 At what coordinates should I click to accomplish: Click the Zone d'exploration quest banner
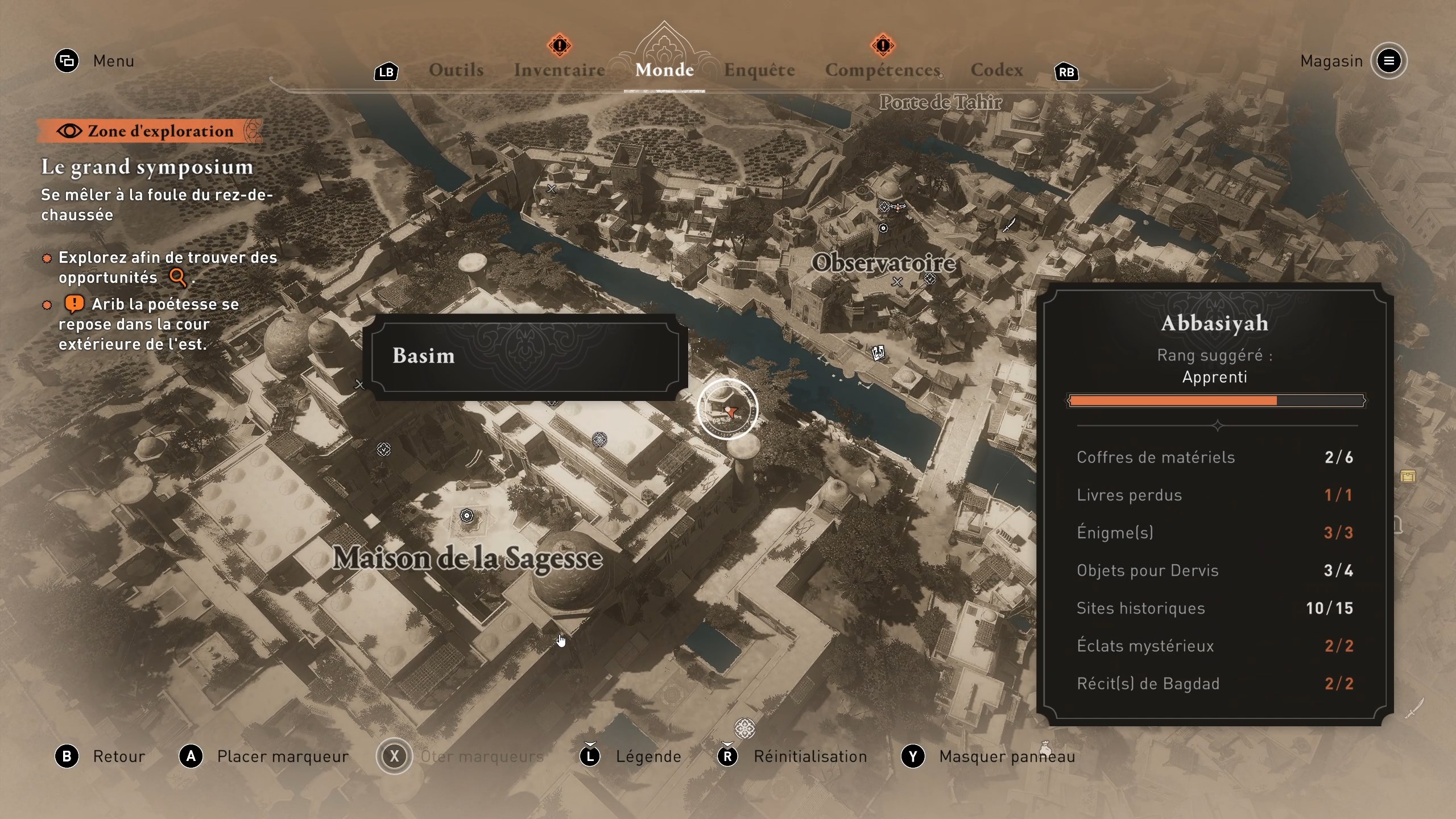coord(150,131)
